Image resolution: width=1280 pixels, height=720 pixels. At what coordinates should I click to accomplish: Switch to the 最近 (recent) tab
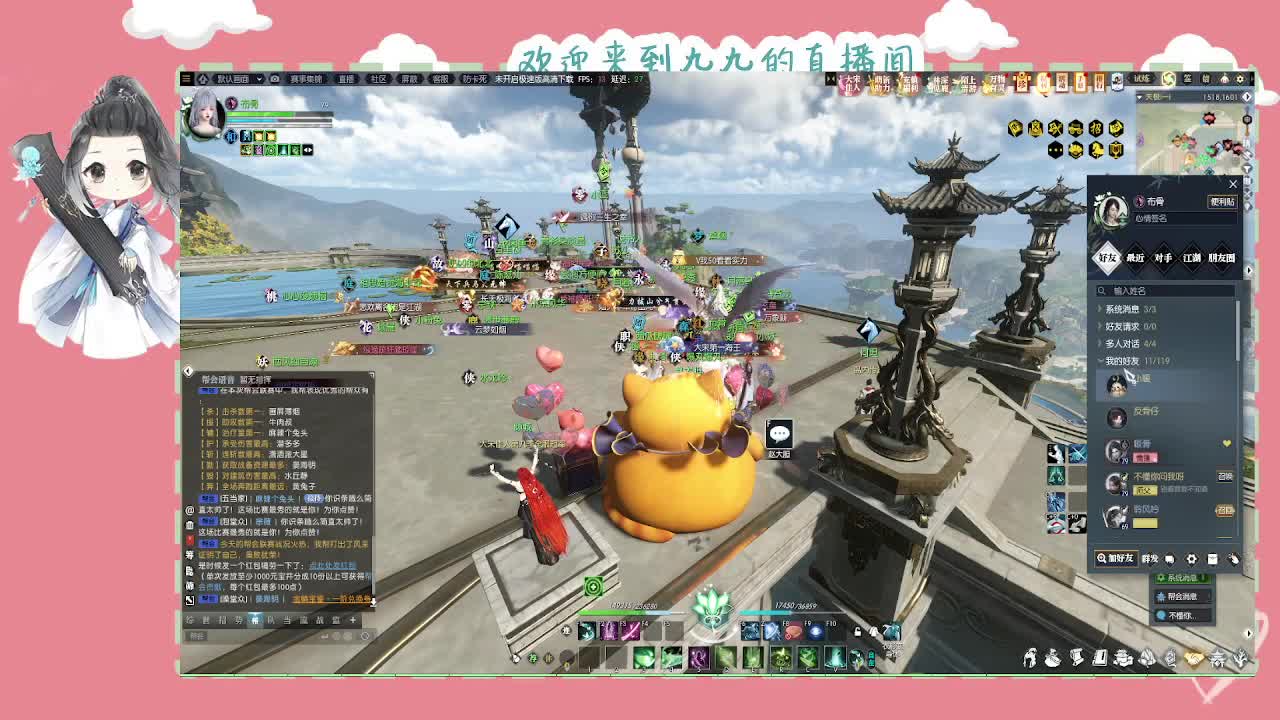pyautogui.click(x=1135, y=258)
